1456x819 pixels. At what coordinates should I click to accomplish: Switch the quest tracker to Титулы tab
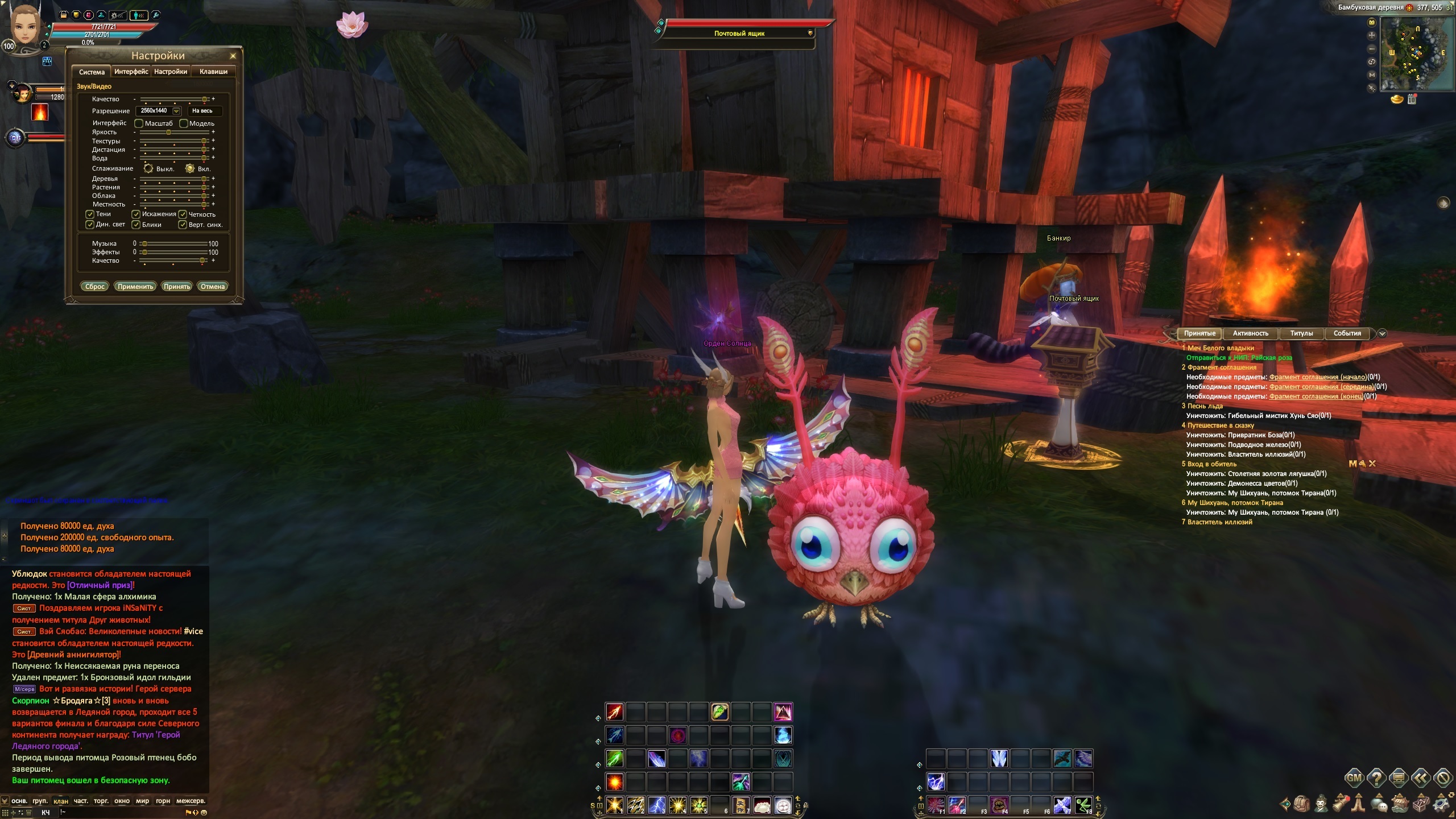[x=1301, y=334]
